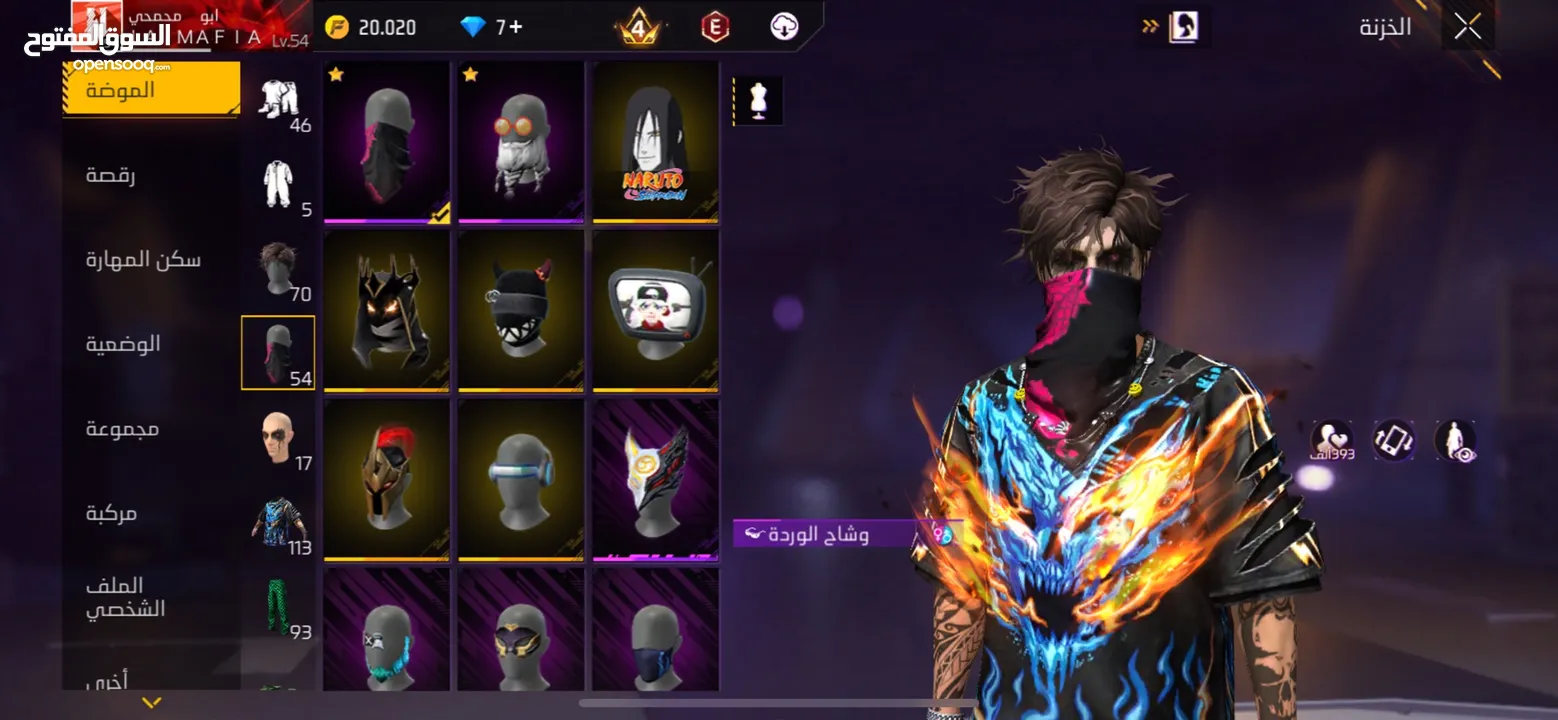
Task: Select the white kitsune fox mask
Action: 655,479
